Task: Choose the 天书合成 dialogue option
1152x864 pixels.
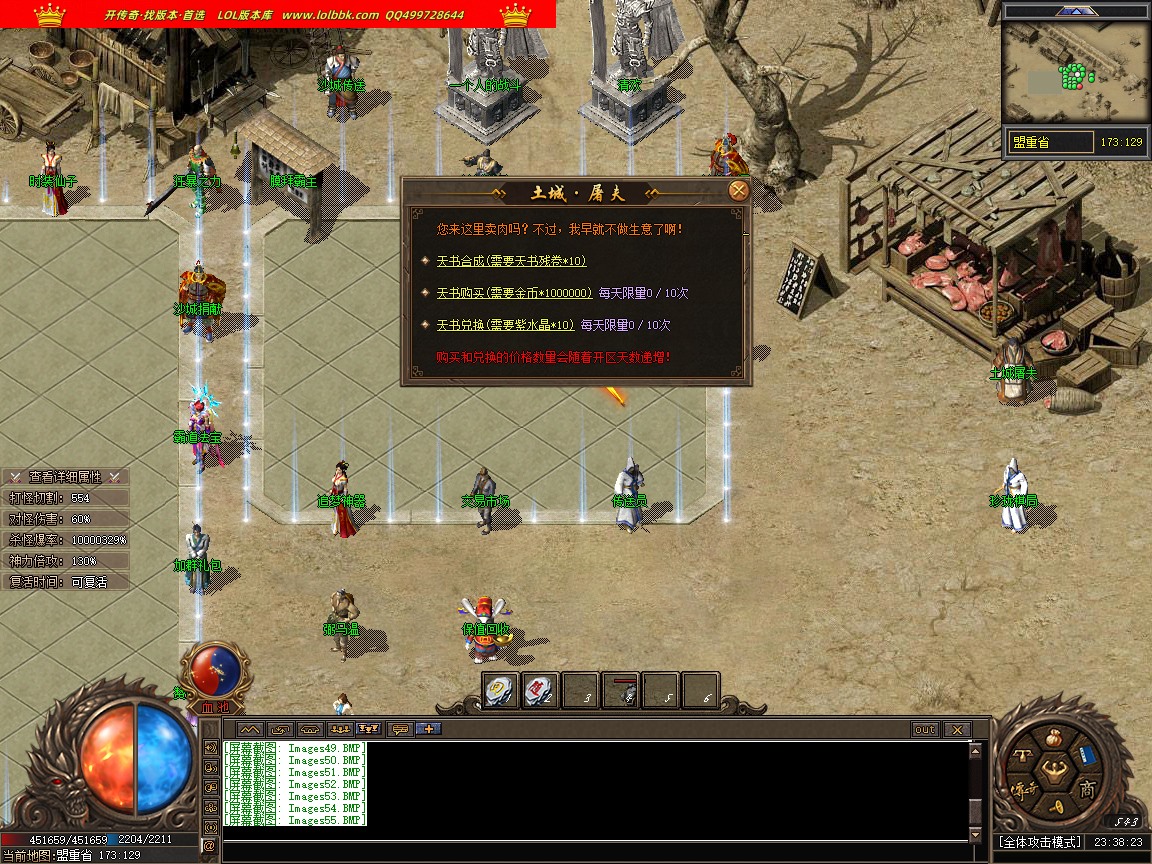Action: 511,261
